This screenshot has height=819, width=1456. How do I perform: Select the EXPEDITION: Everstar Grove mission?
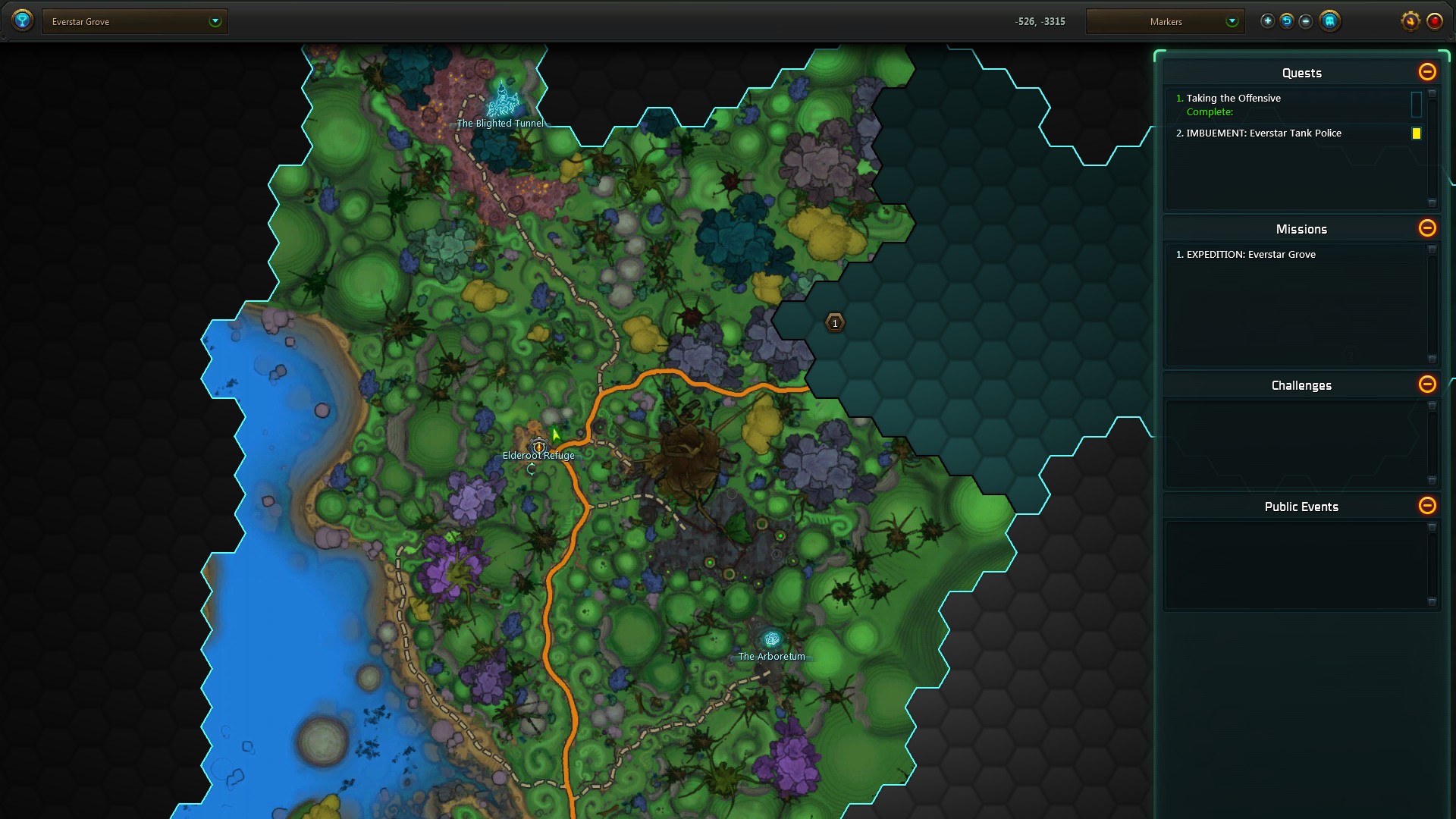(x=1250, y=255)
